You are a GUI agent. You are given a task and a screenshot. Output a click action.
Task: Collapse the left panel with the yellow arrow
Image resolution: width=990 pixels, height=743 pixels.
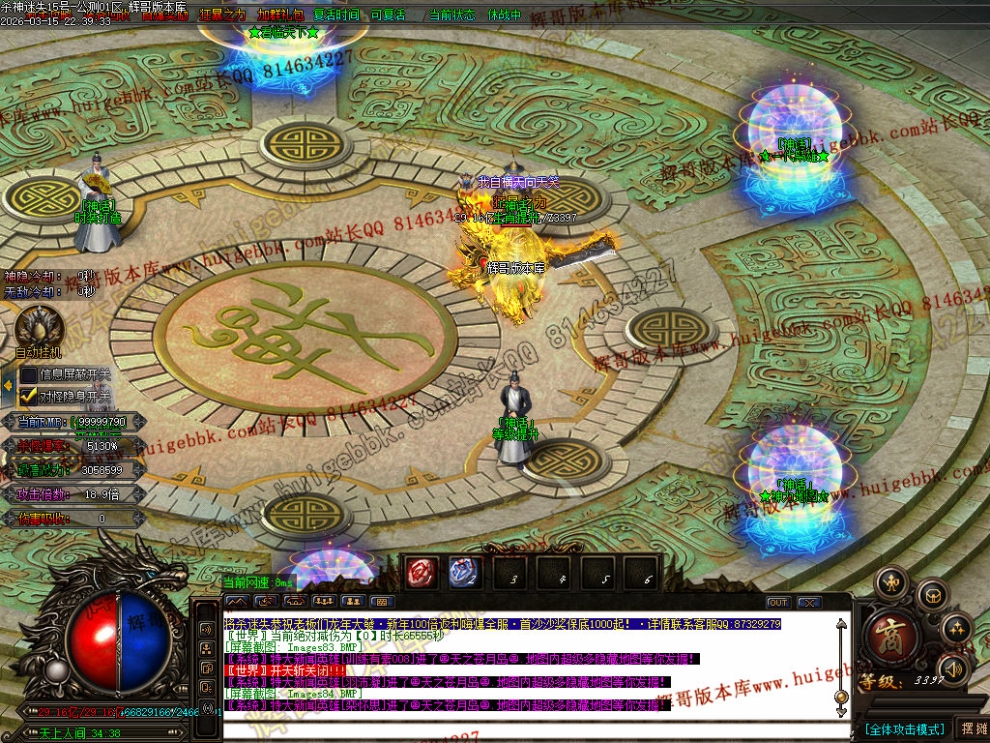pyautogui.click(x=7, y=385)
